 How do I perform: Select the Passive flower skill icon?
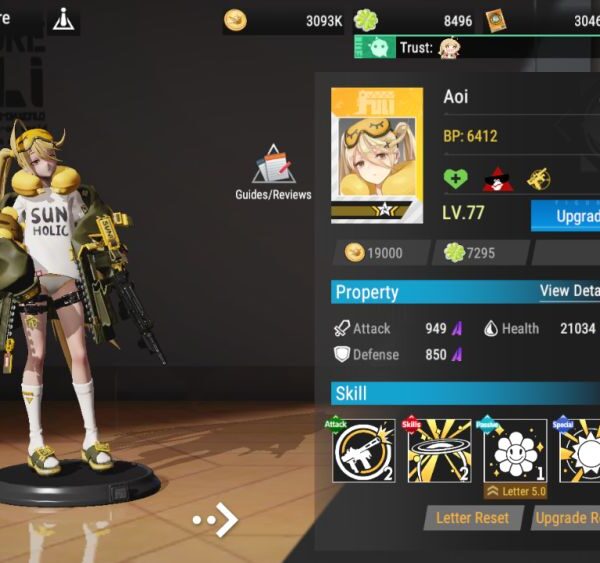(x=515, y=450)
